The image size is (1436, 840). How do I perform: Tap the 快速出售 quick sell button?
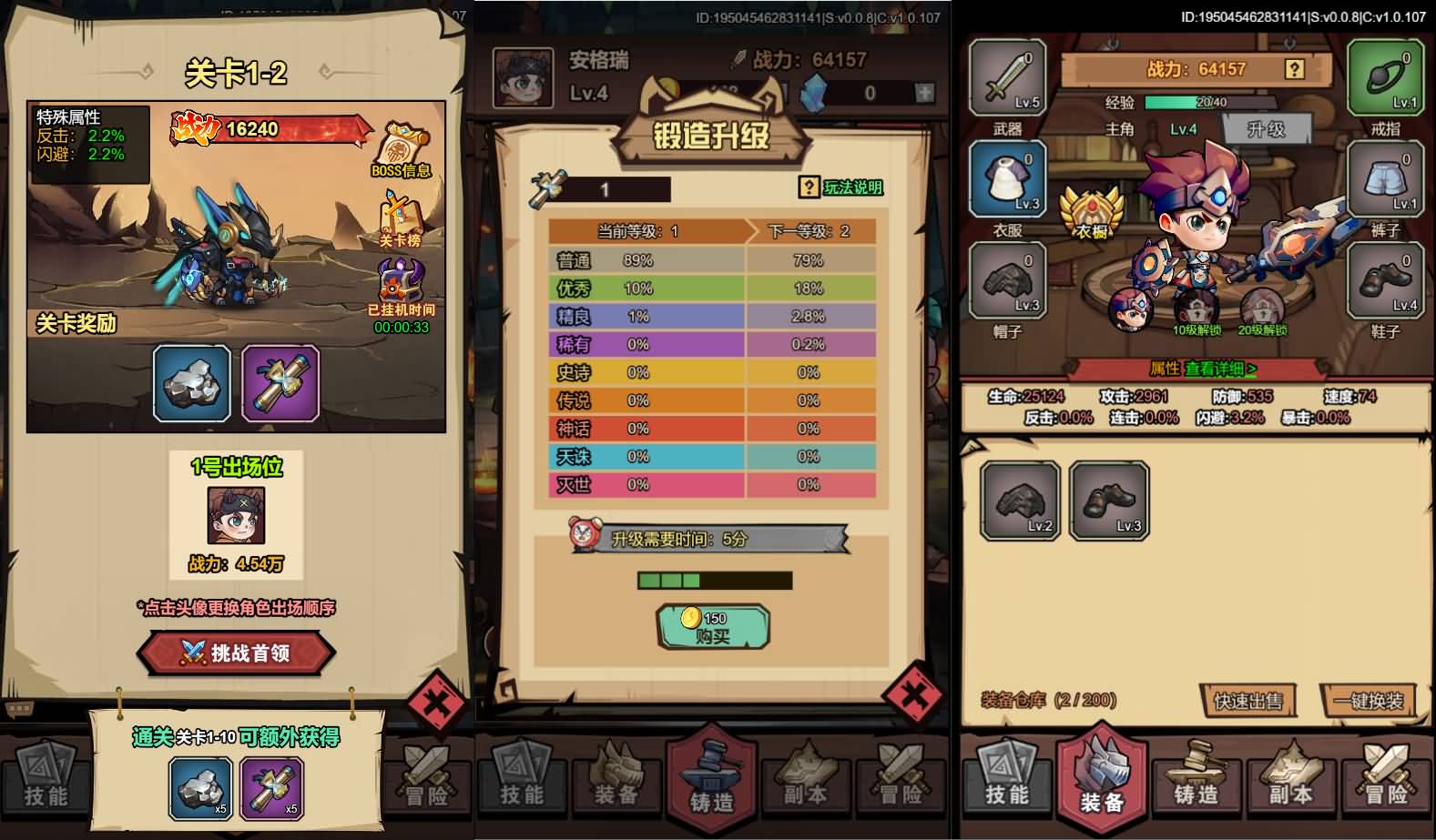pos(1248,701)
